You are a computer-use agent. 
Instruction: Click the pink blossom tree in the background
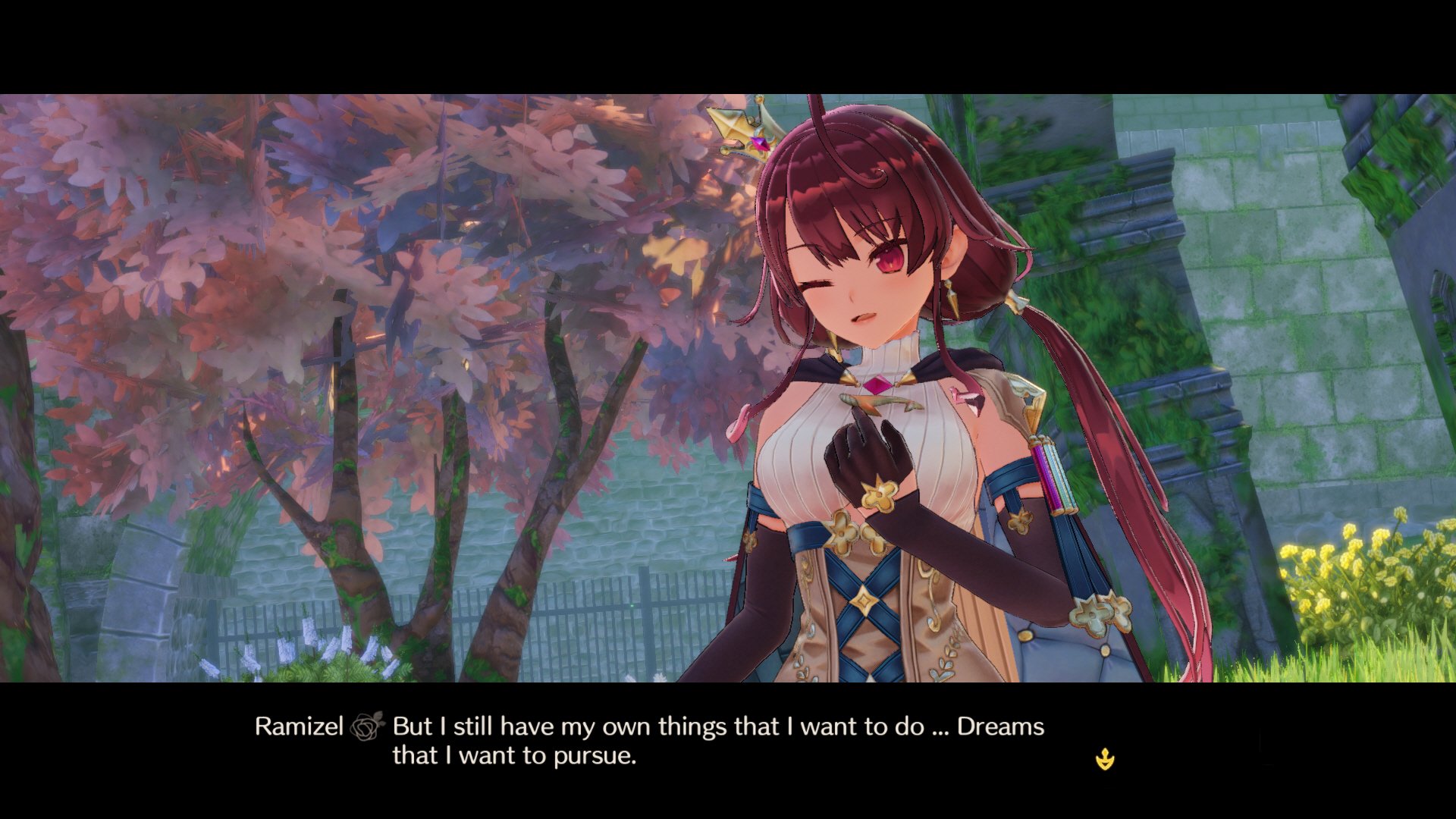pos(303,227)
